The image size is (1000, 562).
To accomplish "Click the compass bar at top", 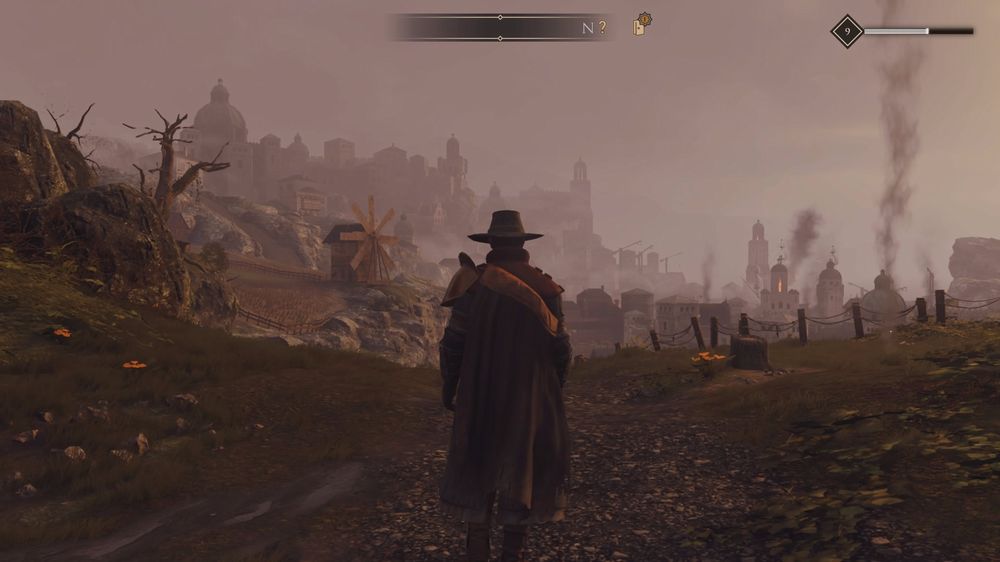I will [x=499, y=27].
